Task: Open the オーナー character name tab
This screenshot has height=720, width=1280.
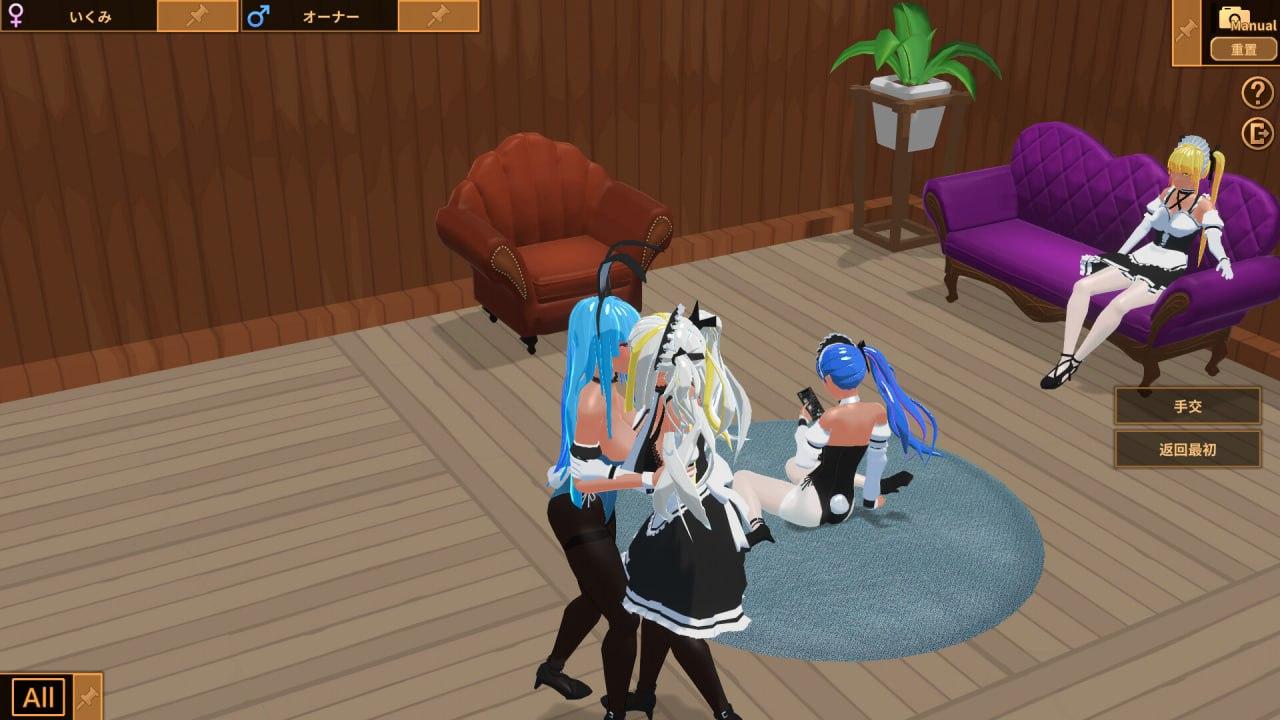Action: (330, 15)
